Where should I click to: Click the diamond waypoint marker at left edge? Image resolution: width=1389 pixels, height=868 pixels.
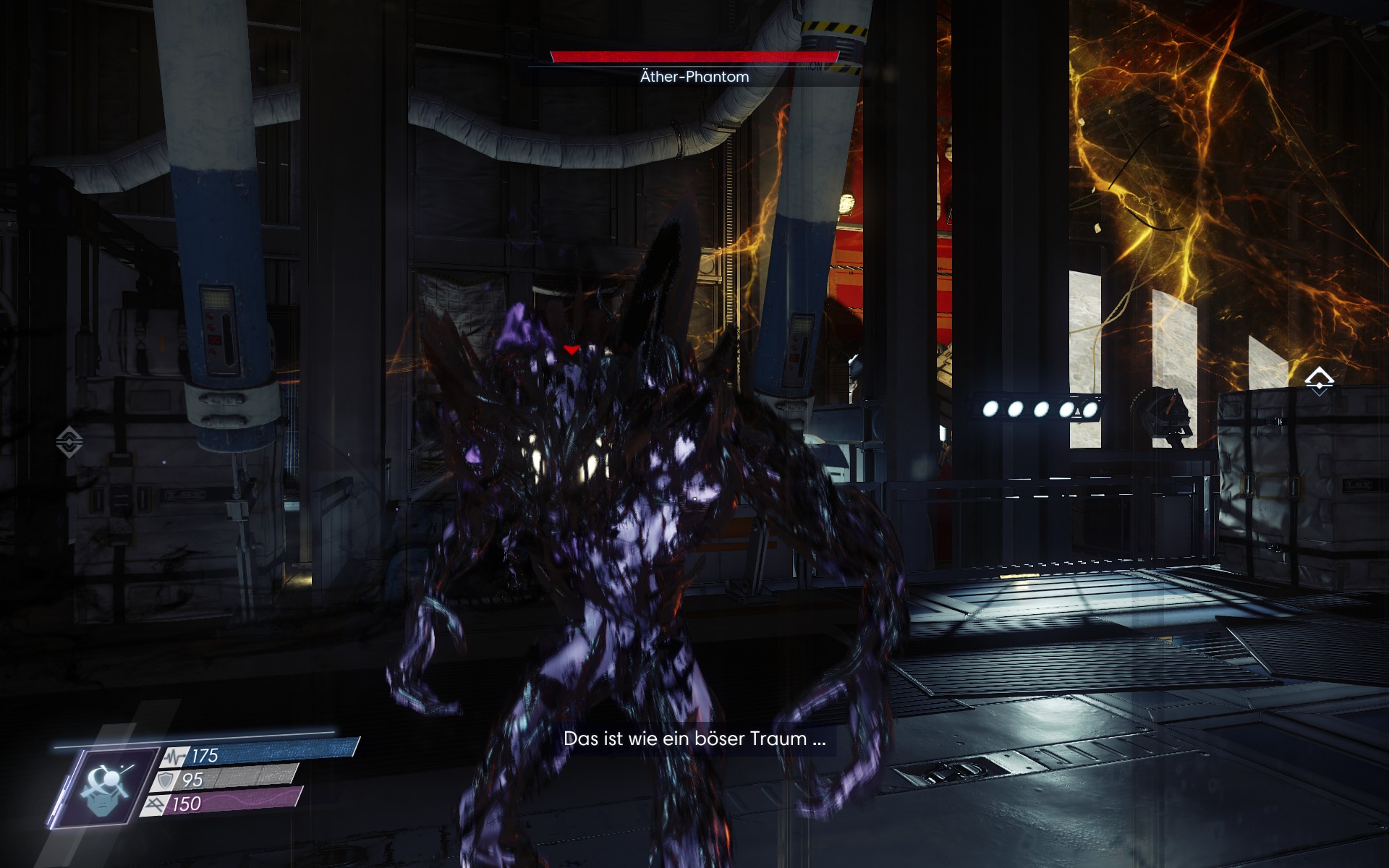click(69, 441)
